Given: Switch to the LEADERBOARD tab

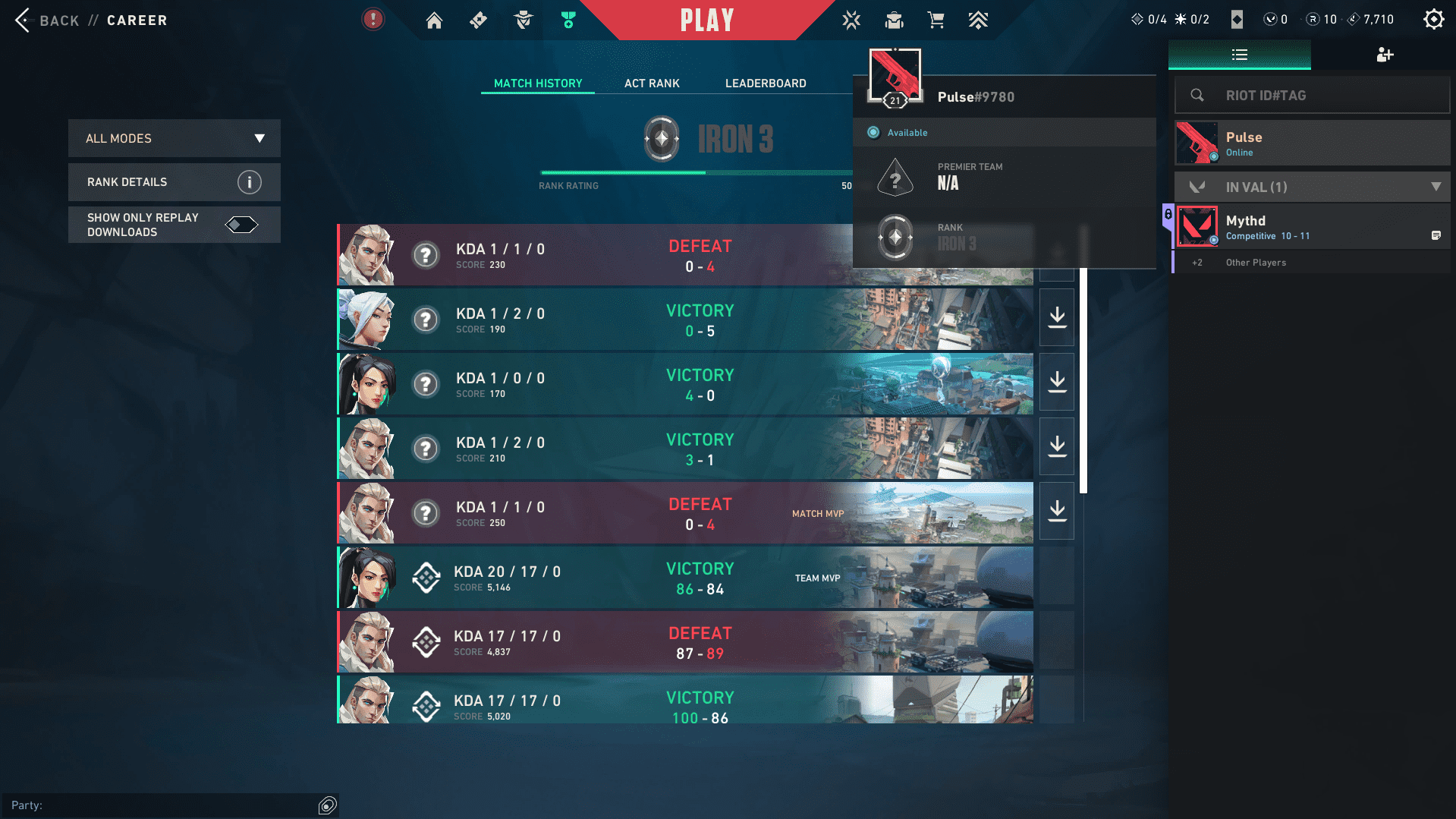Looking at the screenshot, I should (x=765, y=83).
